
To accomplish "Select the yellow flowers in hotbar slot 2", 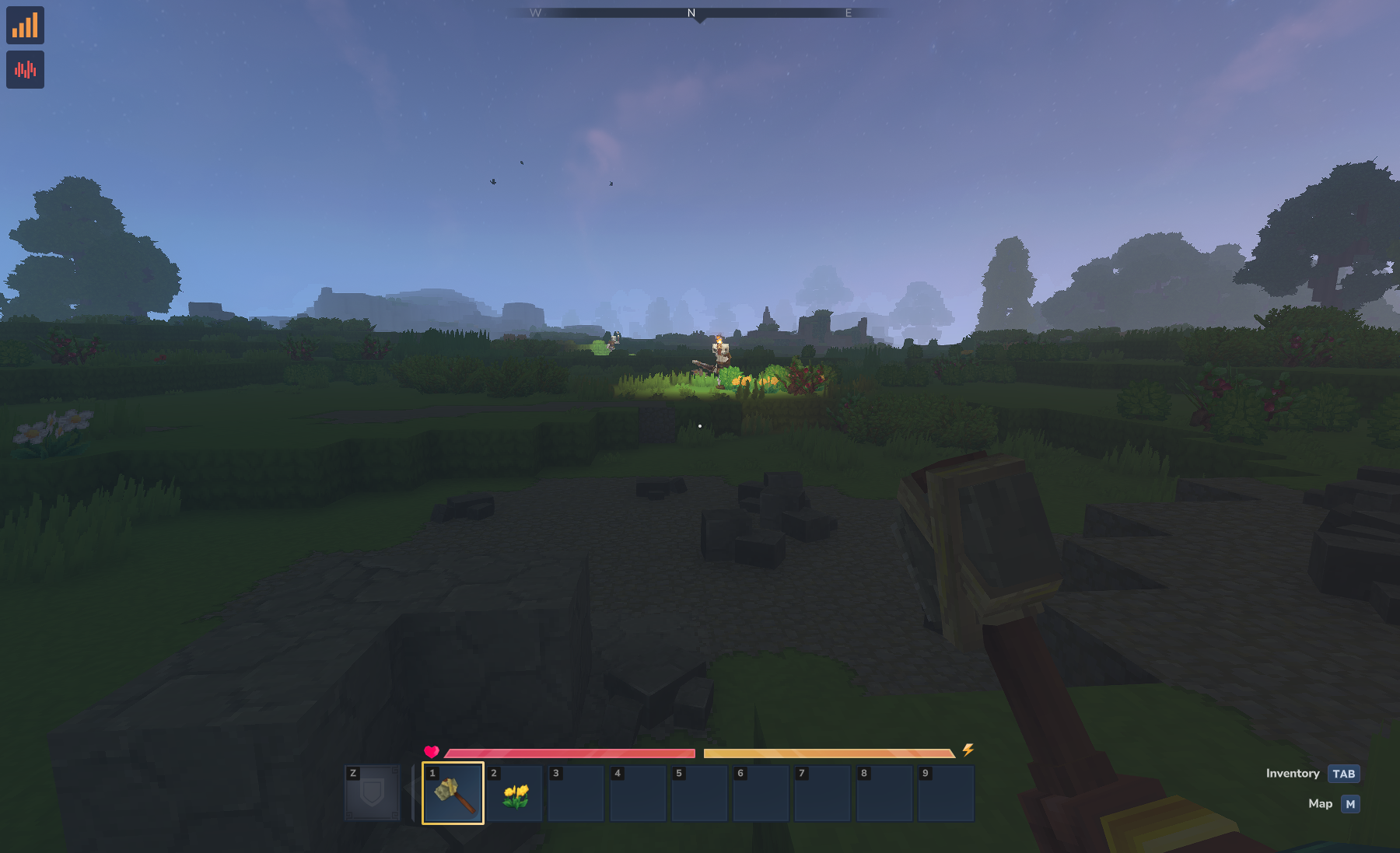I will 515,794.
